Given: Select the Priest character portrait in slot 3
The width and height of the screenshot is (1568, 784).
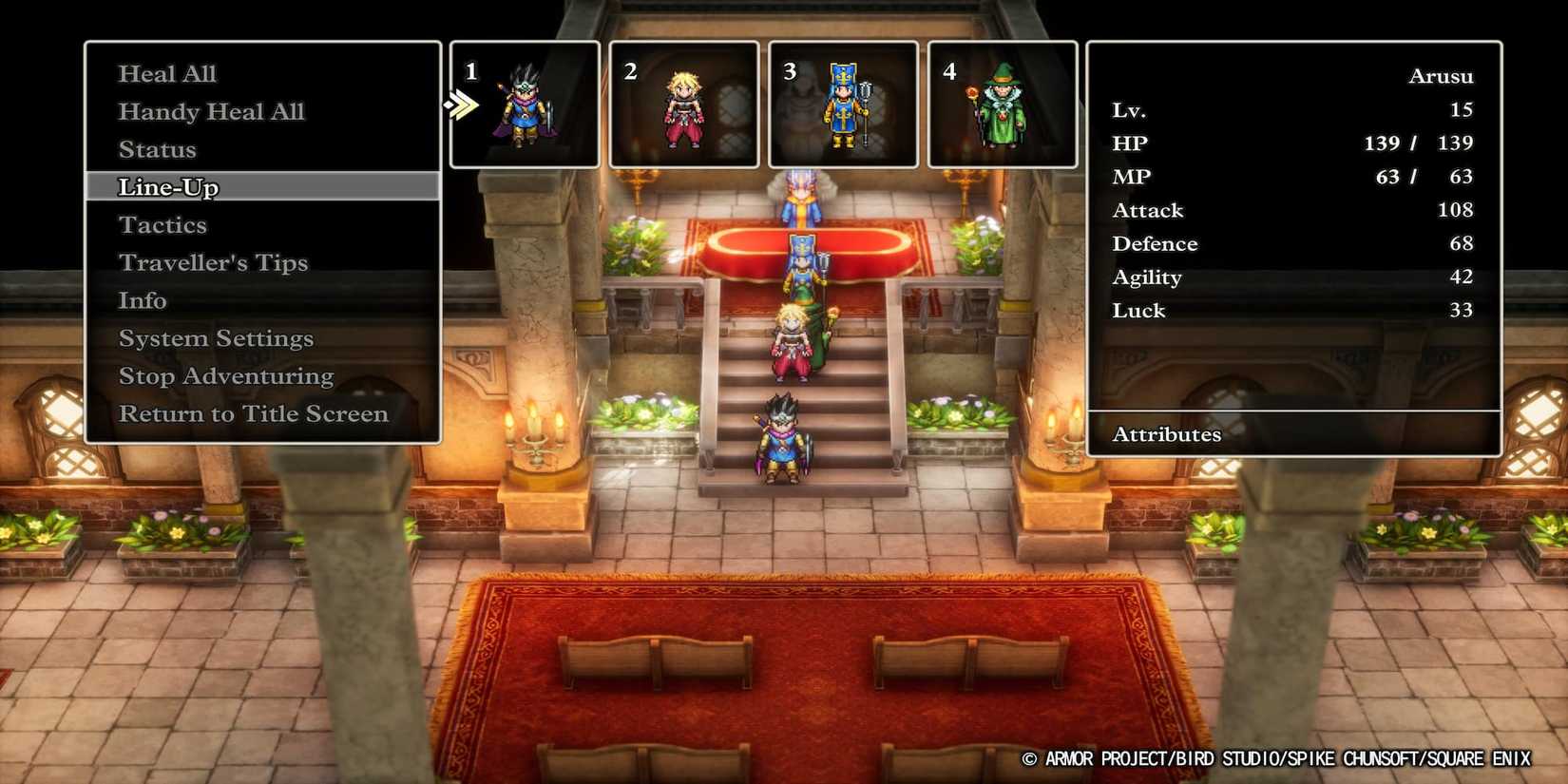Looking at the screenshot, I should [843, 105].
